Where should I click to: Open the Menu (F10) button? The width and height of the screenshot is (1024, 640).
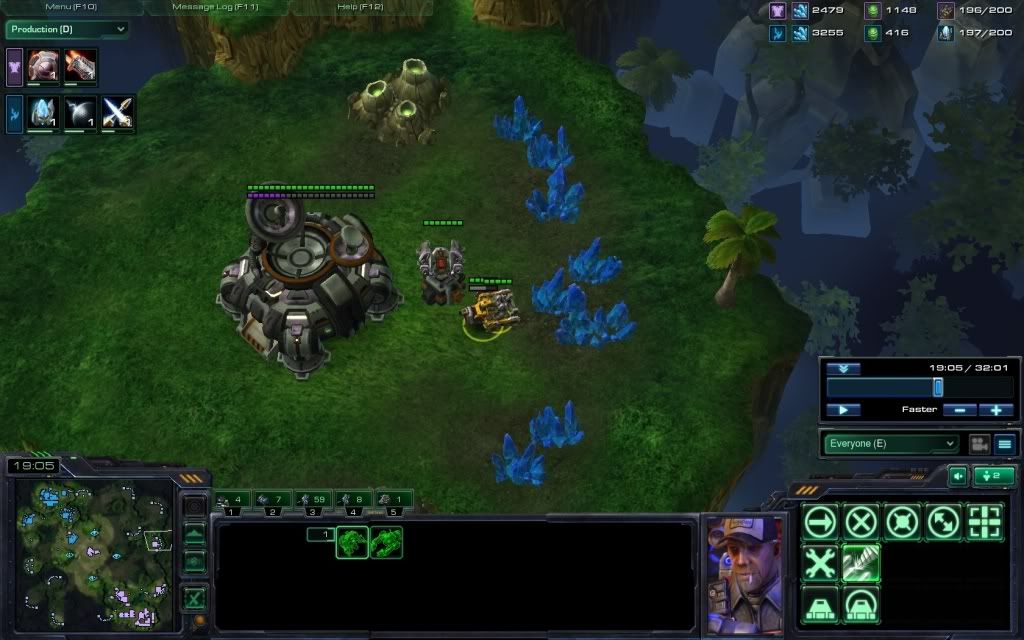click(x=69, y=7)
